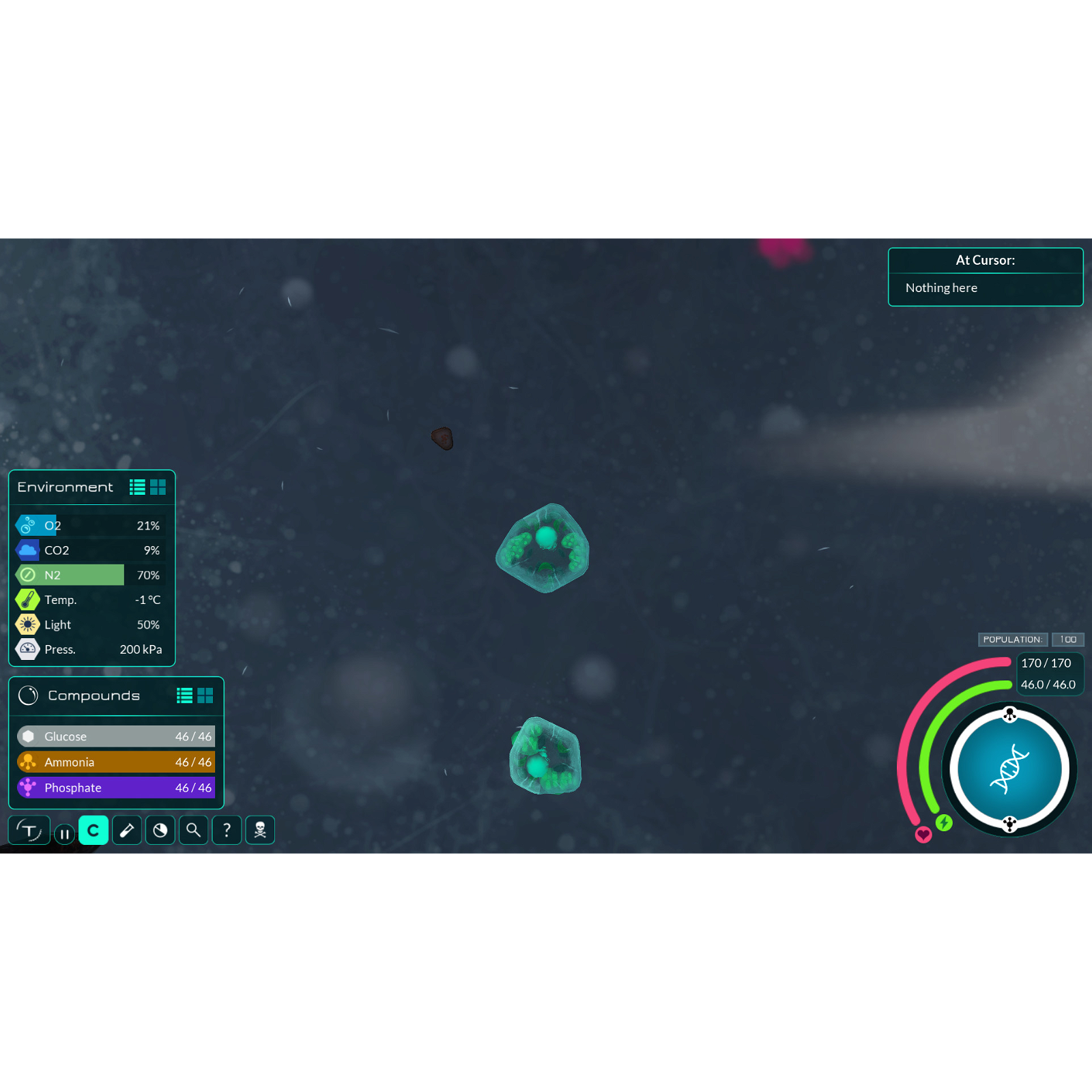The image size is (1092, 1092).
Task: Click the skull suicide button
Action: tap(260, 830)
